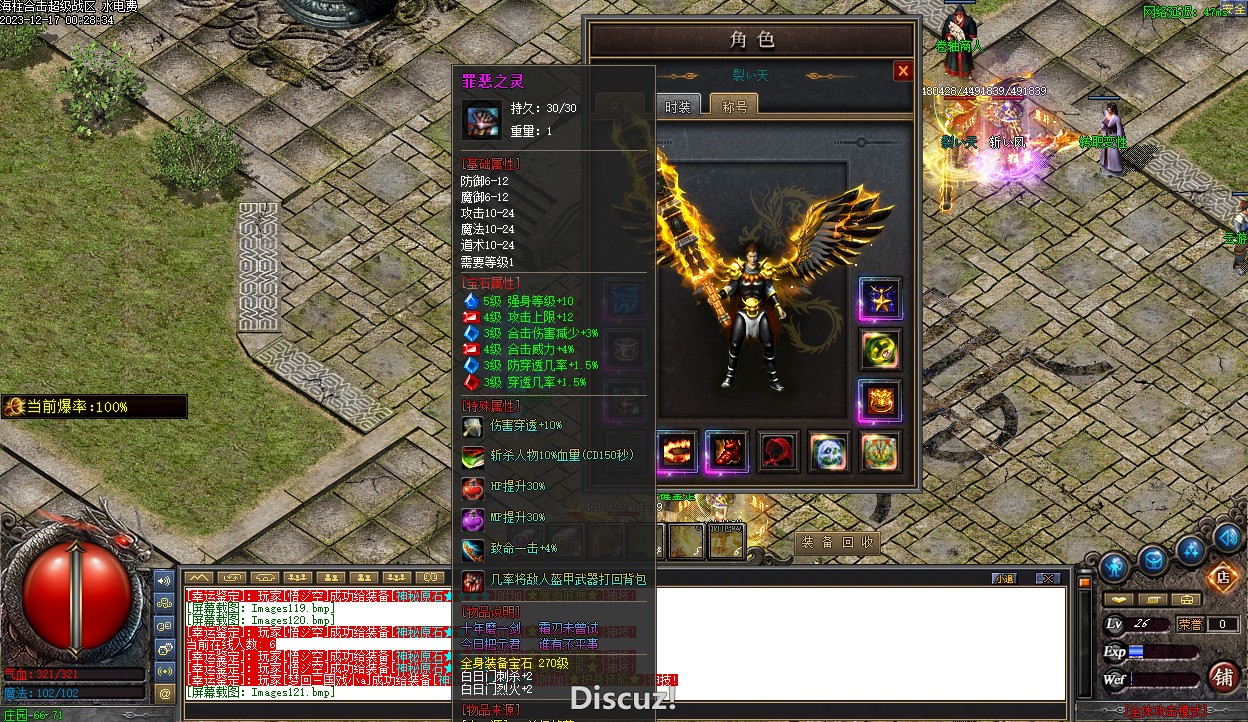Toggle sound with the blue speaker orb

[1228, 538]
